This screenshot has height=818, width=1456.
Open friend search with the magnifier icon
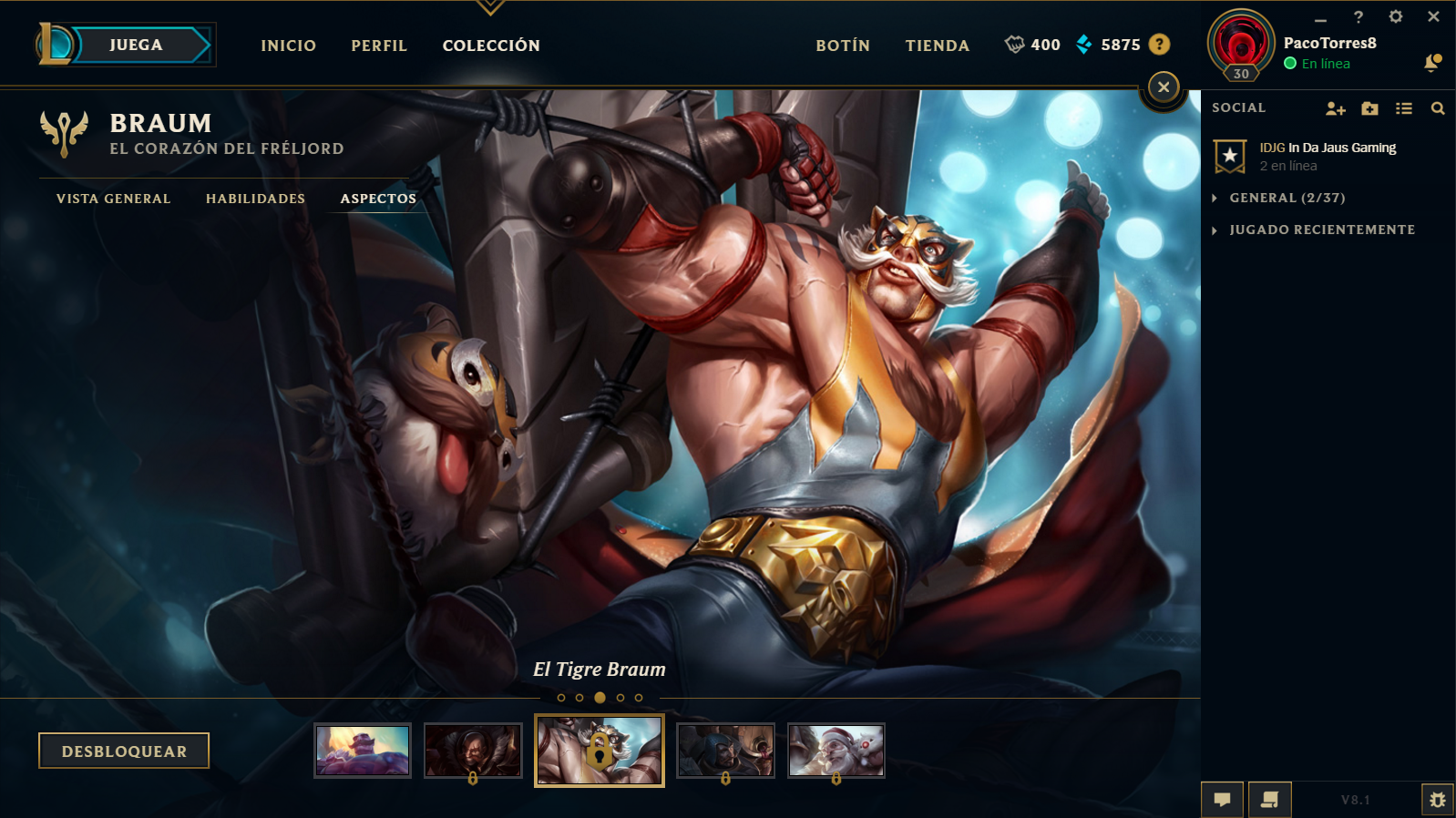tap(1438, 107)
